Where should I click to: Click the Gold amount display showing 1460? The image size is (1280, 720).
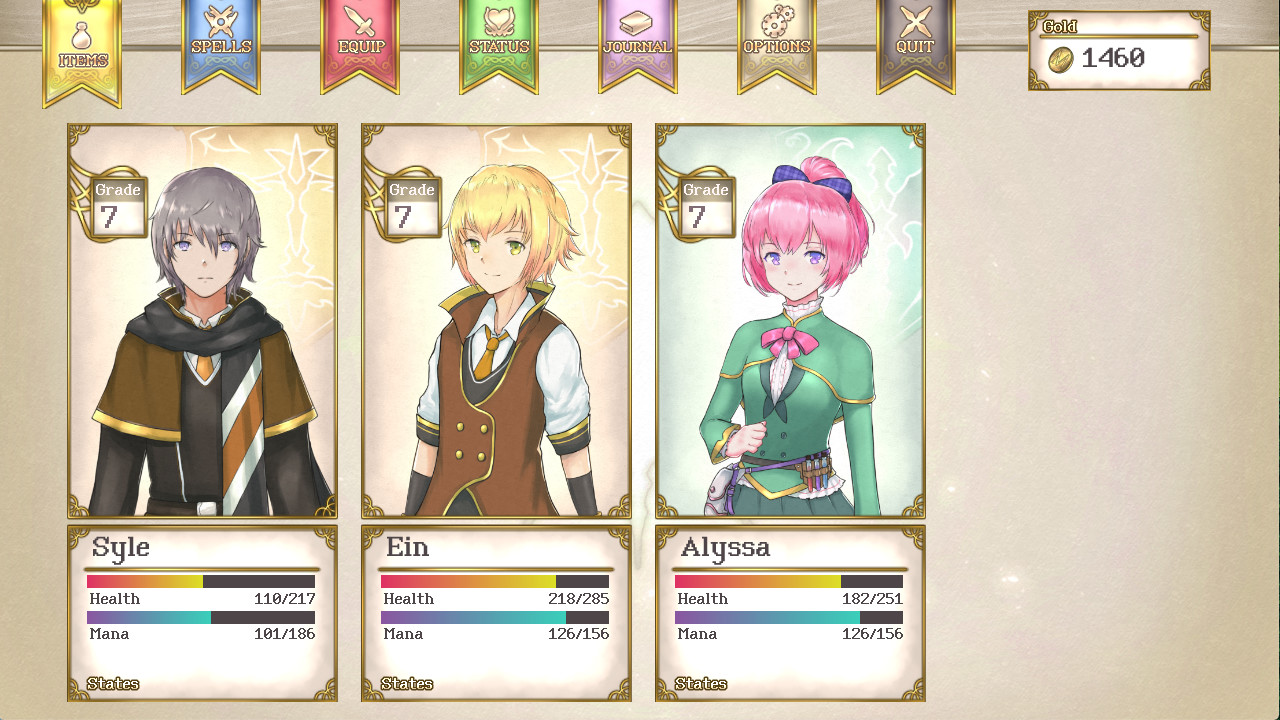coord(1118,58)
